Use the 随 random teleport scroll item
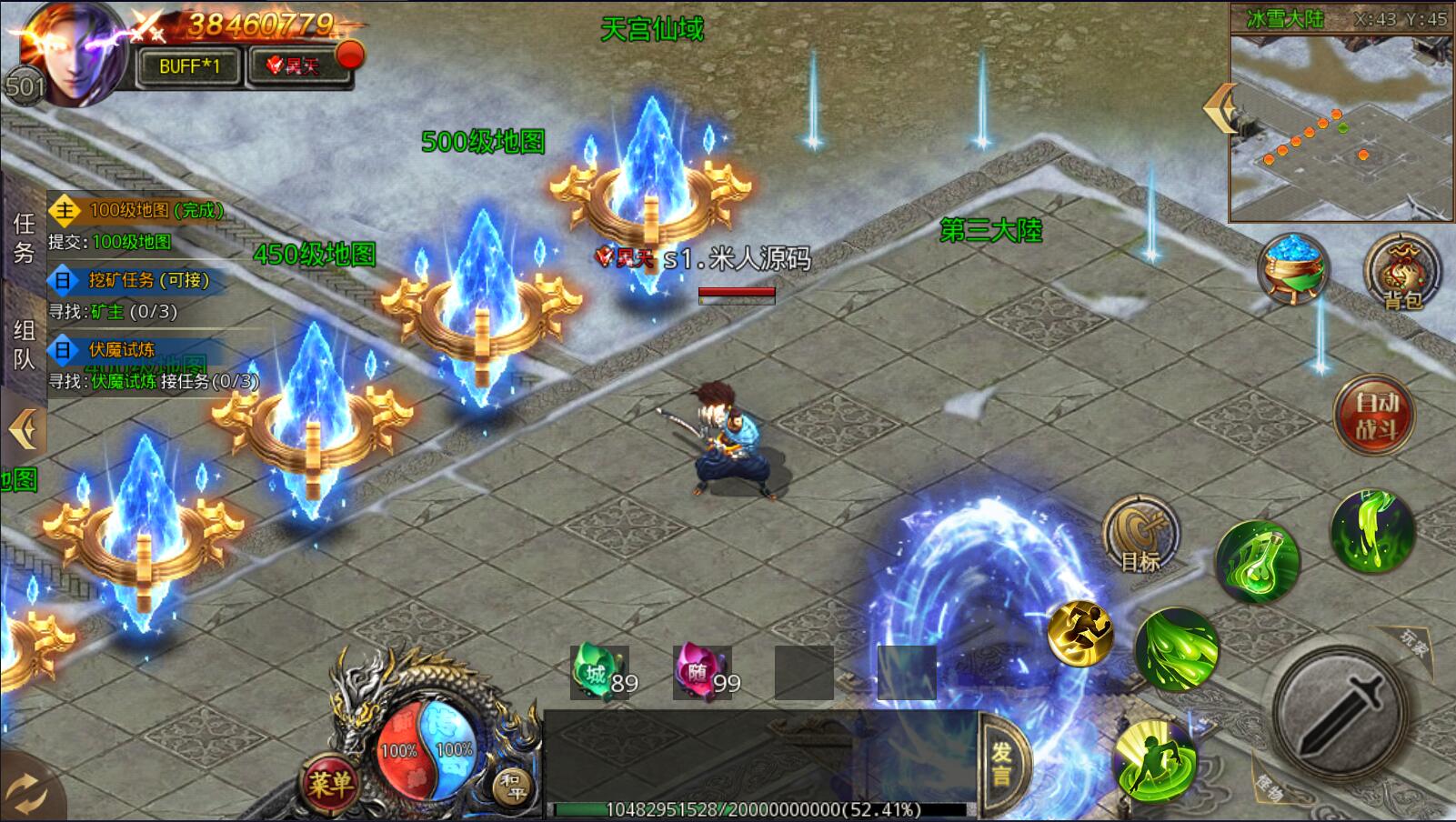This screenshot has height=822, width=1456. [701, 674]
